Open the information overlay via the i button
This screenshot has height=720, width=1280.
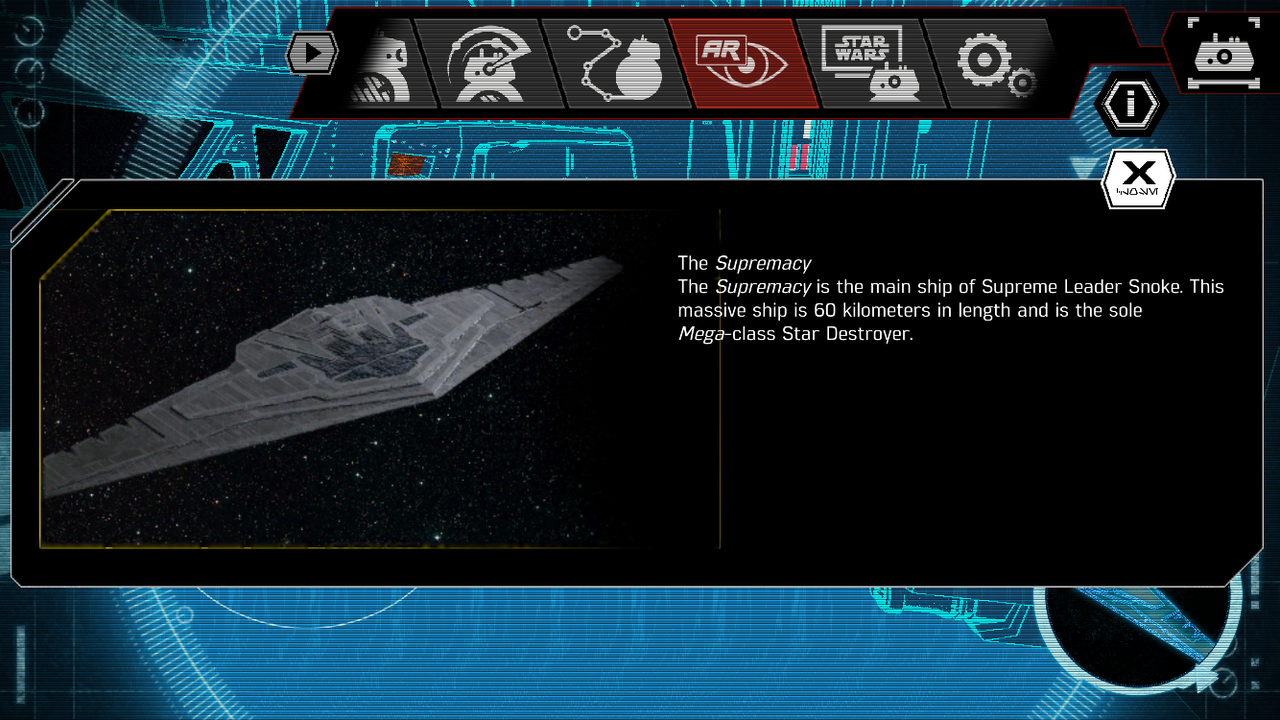click(1130, 103)
